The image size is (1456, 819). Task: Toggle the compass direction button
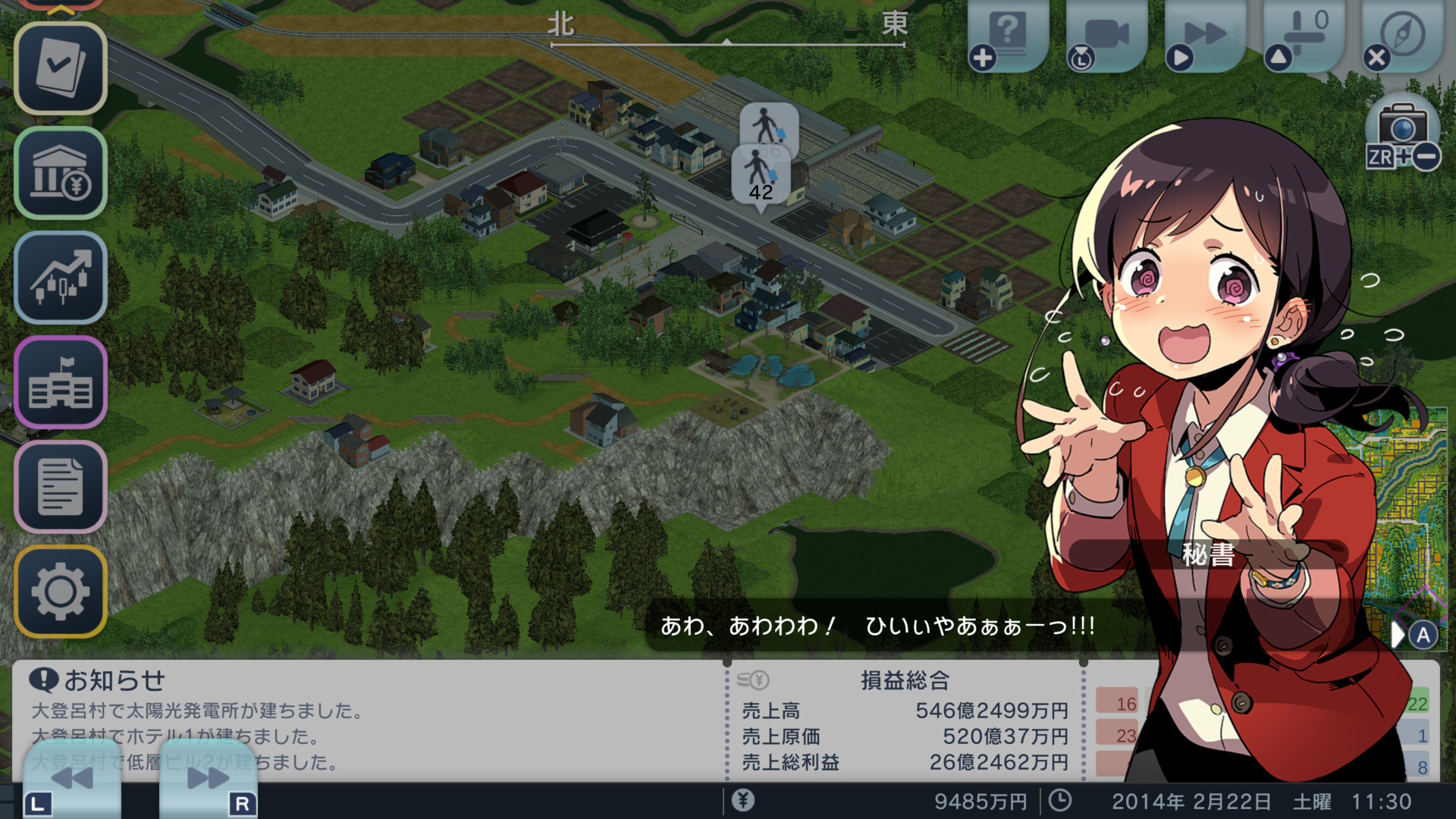coord(1401,35)
